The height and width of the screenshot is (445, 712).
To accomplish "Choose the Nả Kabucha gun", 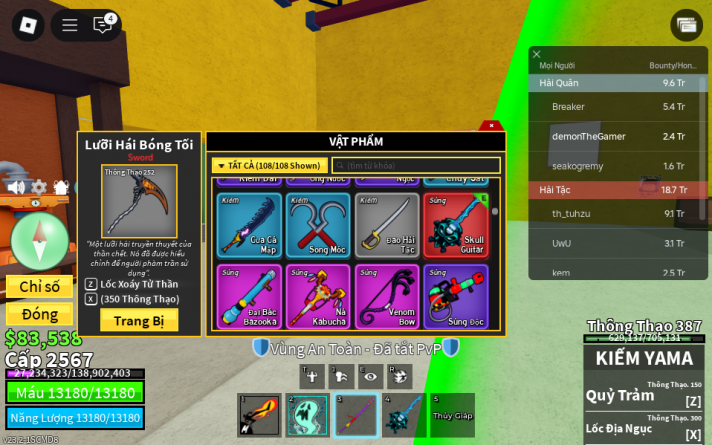I will click(x=318, y=296).
